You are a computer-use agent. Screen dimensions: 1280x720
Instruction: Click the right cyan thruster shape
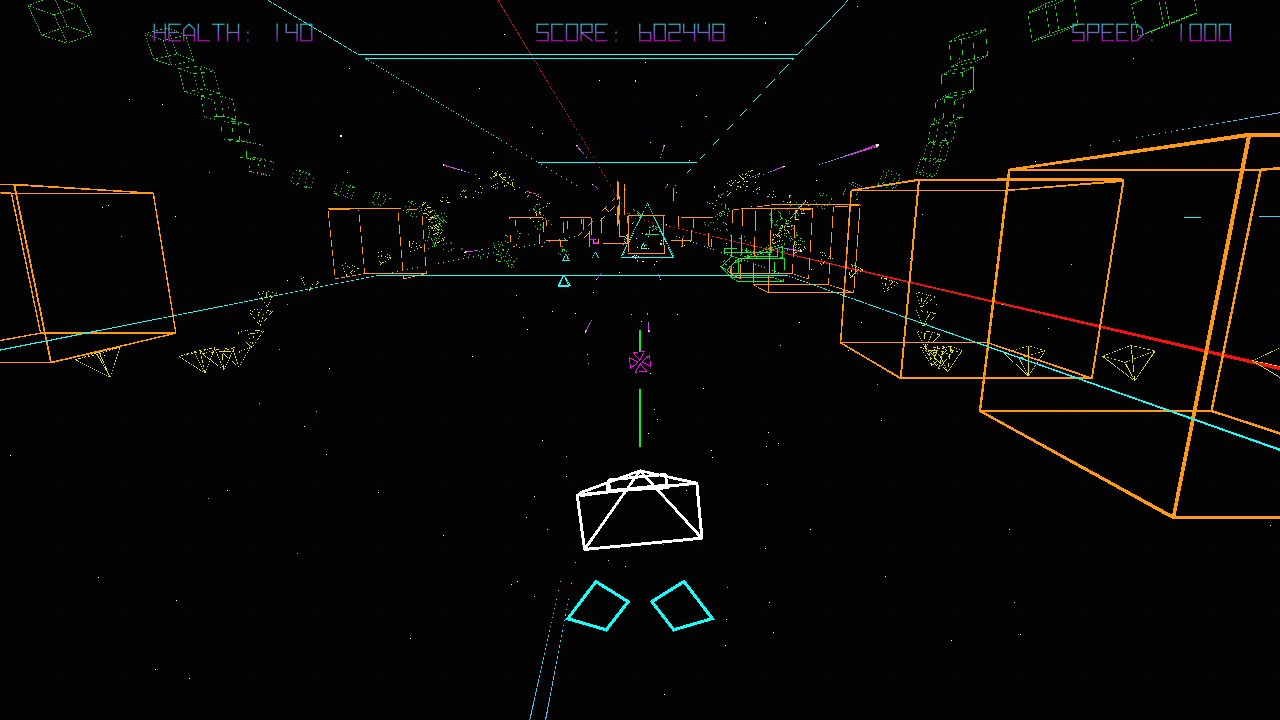click(x=684, y=603)
